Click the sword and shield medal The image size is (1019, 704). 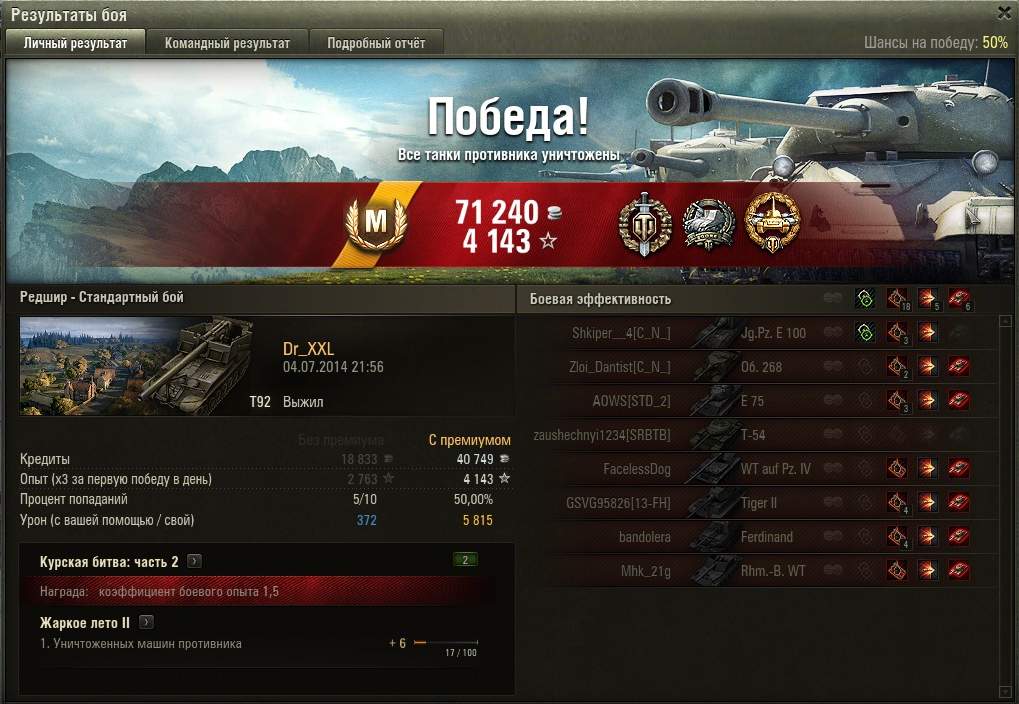645,223
